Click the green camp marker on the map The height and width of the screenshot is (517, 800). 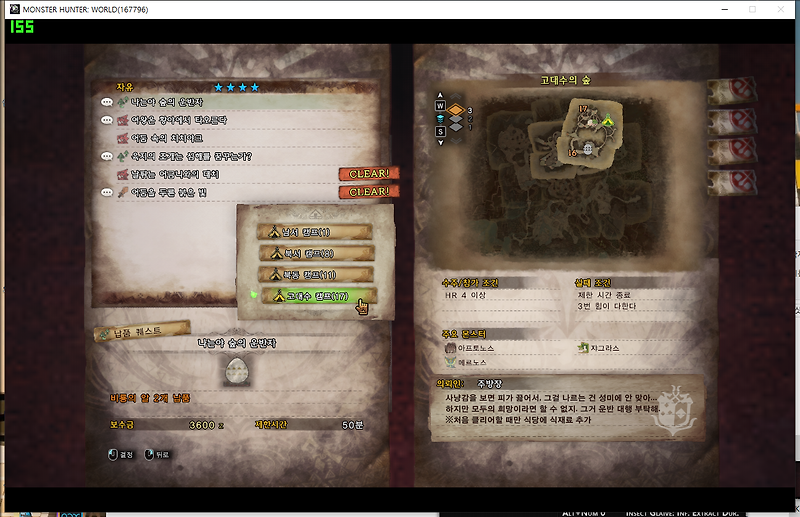[x=607, y=120]
